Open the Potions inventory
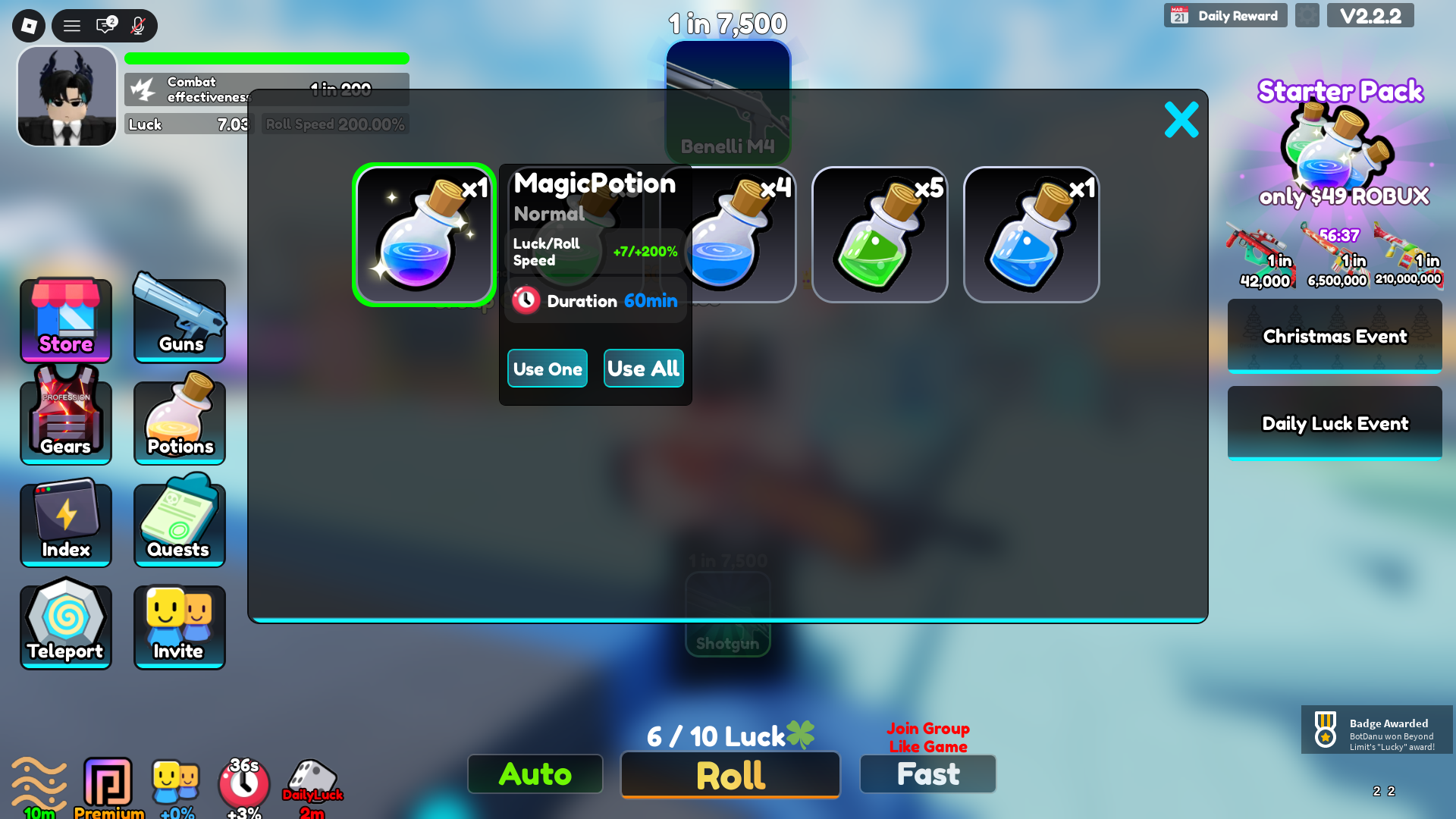 [x=179, y=422]
